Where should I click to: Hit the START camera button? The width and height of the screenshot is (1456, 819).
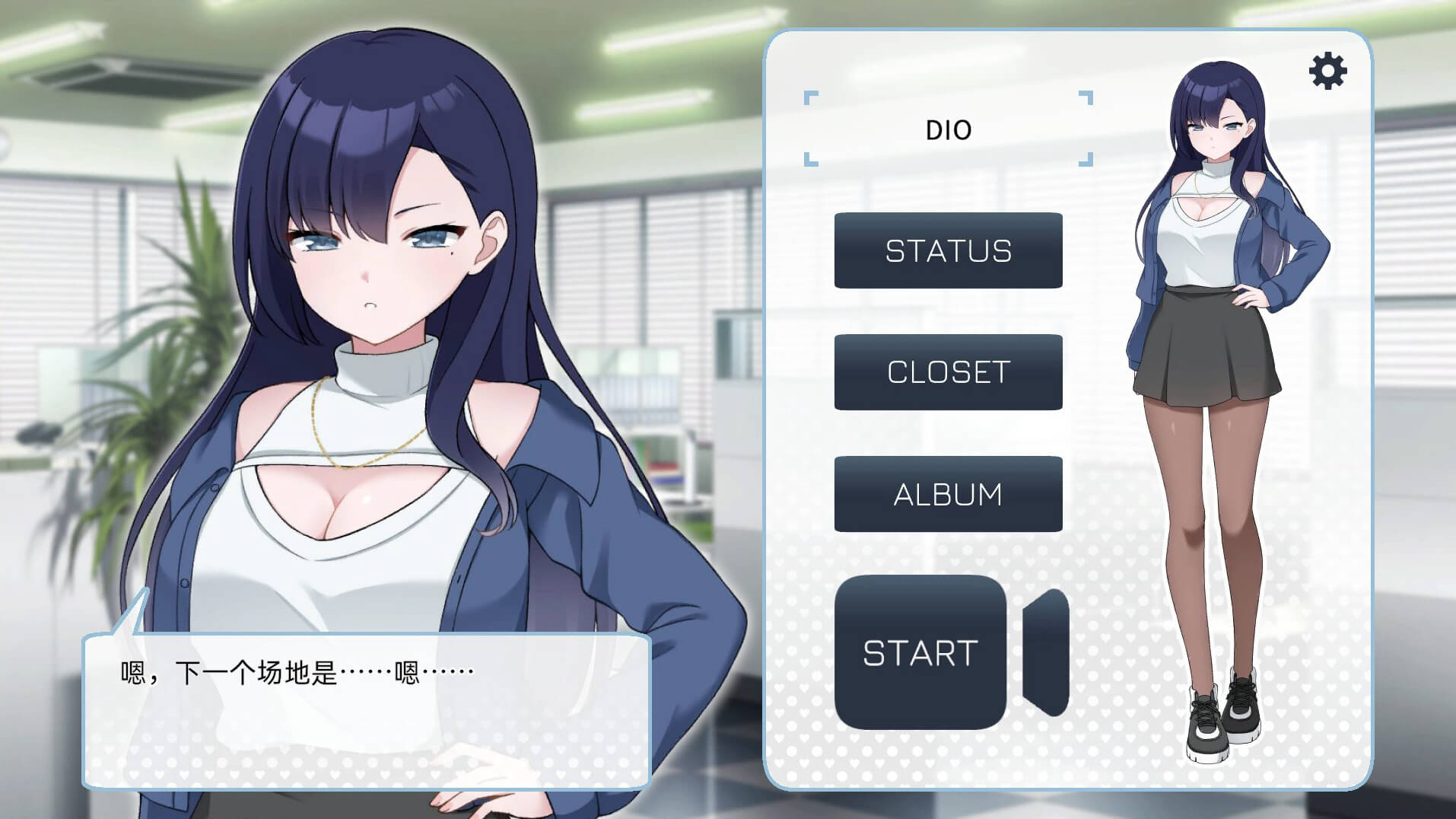(x=921, y=652)
